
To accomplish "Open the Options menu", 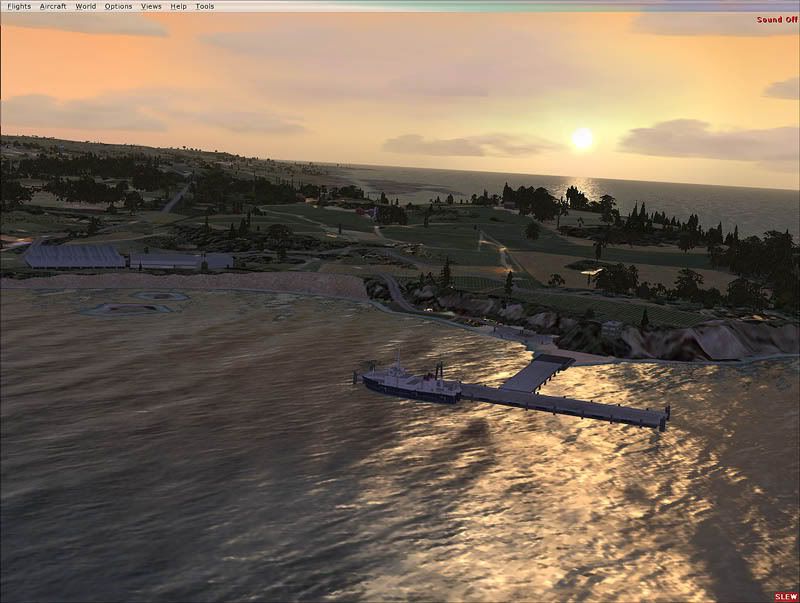I will [x=118, y=6].
